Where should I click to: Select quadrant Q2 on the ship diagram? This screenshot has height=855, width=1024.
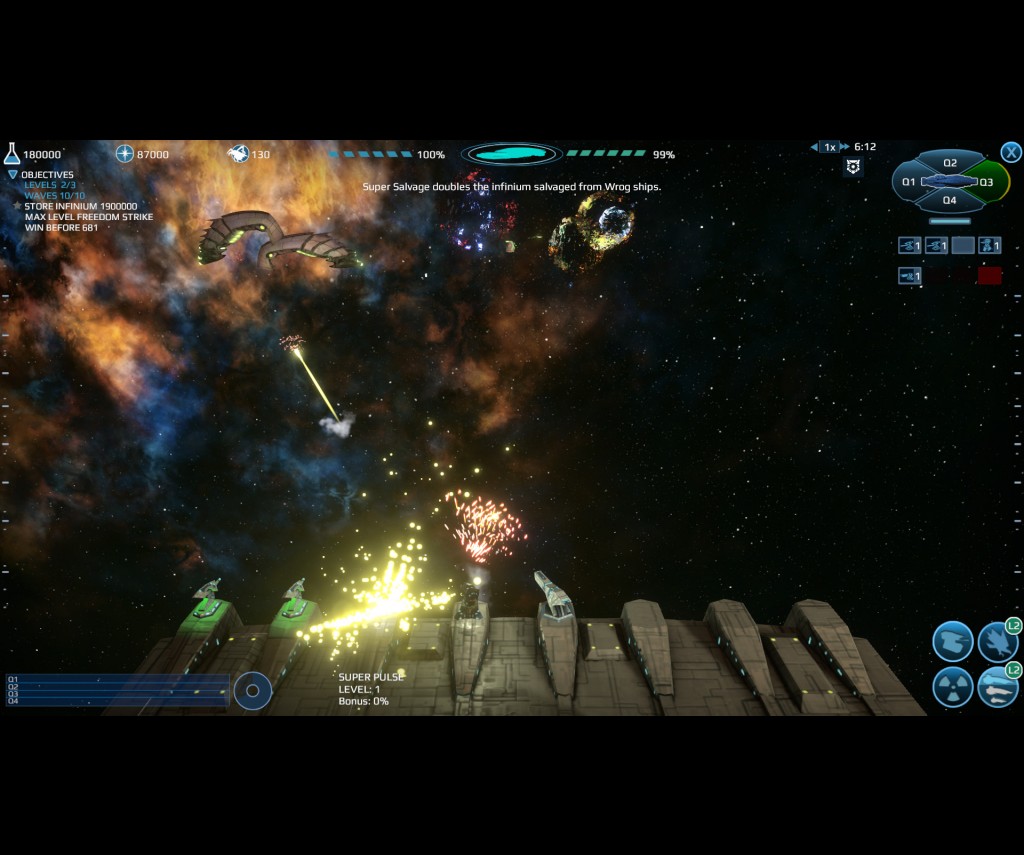[950, 163]
